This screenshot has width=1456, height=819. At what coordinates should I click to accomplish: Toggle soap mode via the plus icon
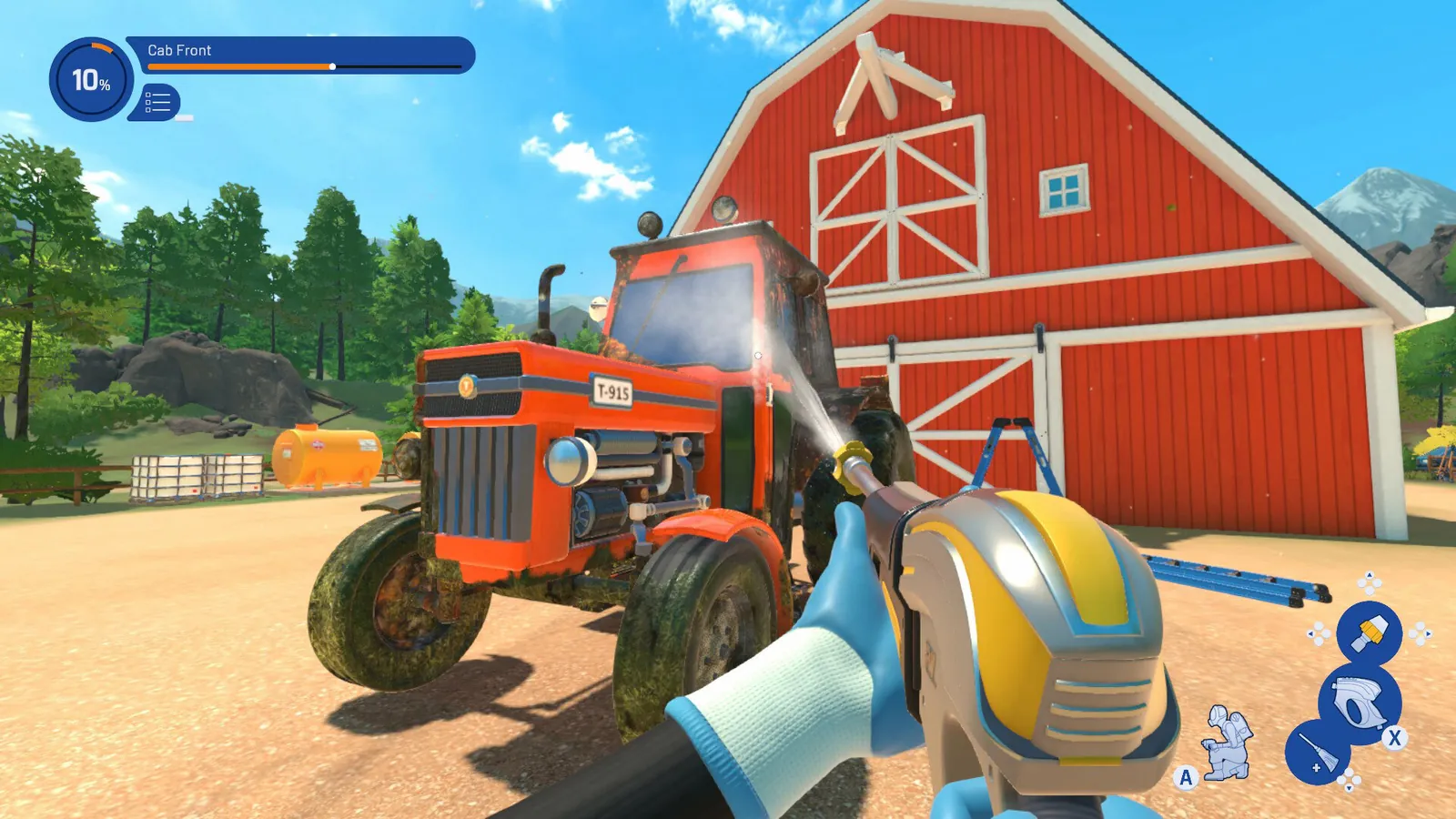pyautogui.click(x=1315, y=768)
